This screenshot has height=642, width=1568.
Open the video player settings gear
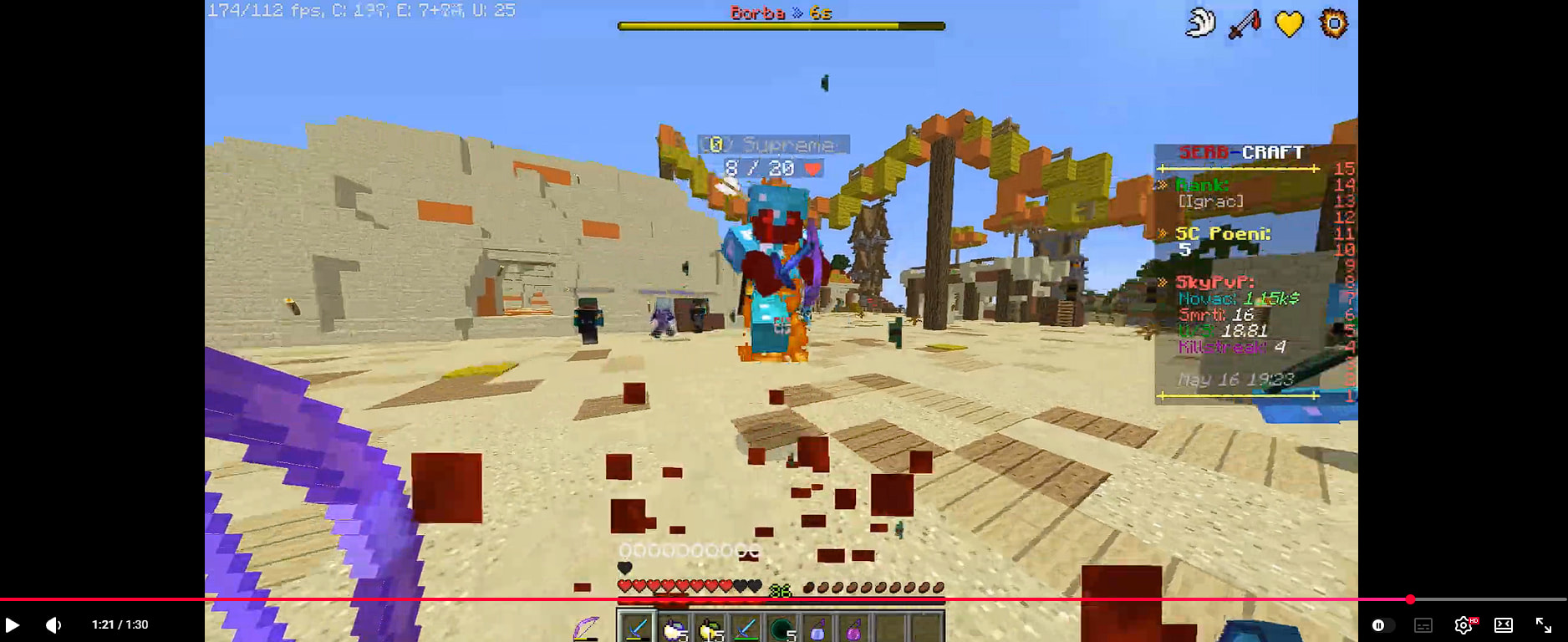click(x=1463, y=624)
